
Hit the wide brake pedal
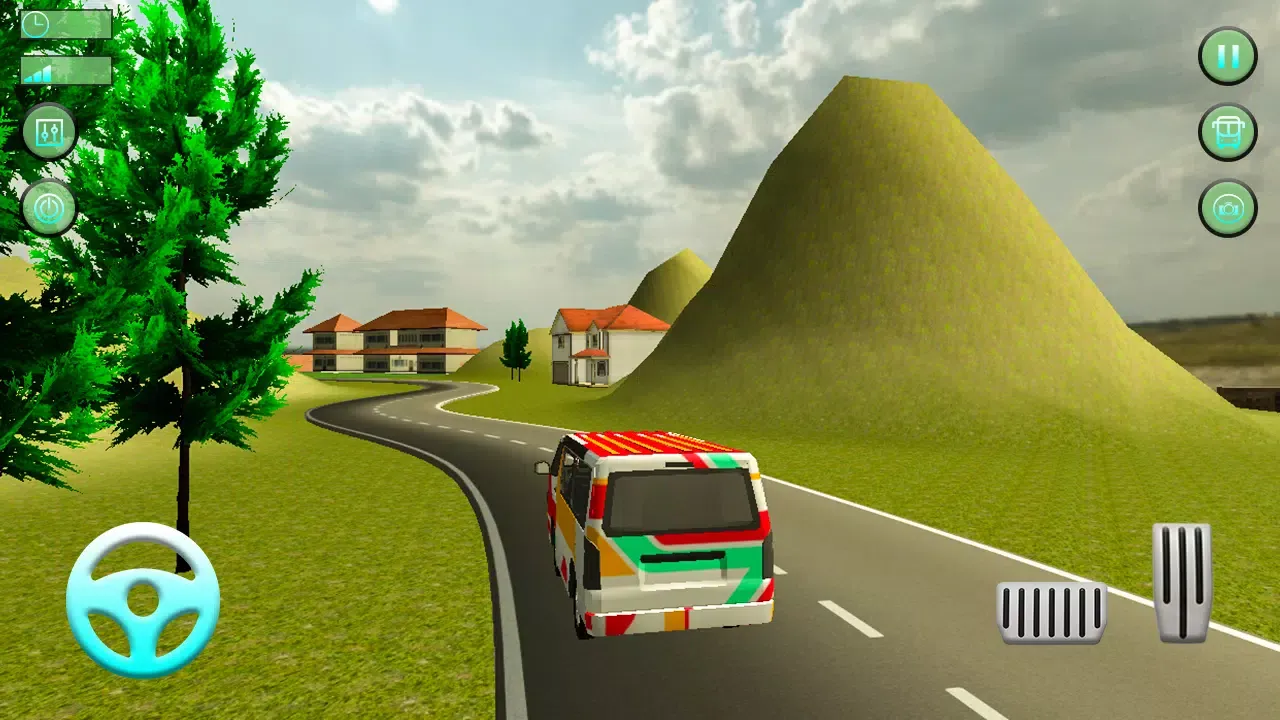1051,612
